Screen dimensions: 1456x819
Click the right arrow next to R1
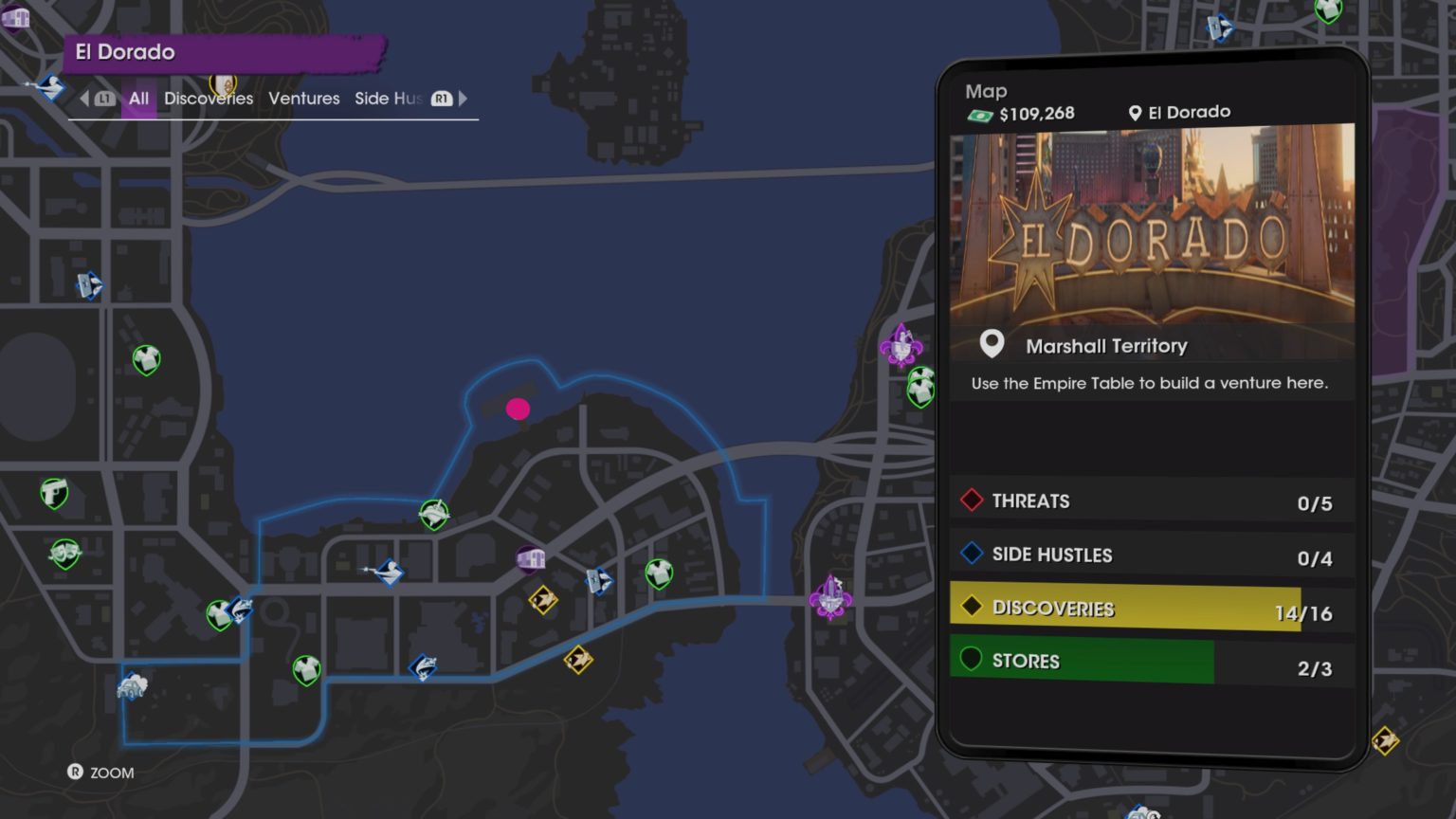point(463,99)
